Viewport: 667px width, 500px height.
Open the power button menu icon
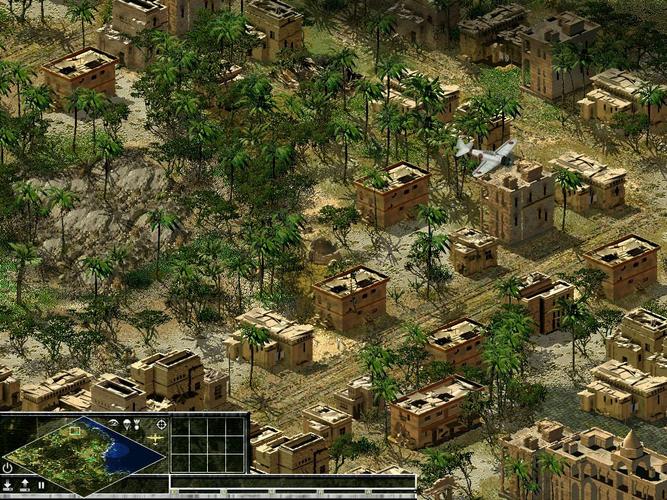click(x=8, y=467)
